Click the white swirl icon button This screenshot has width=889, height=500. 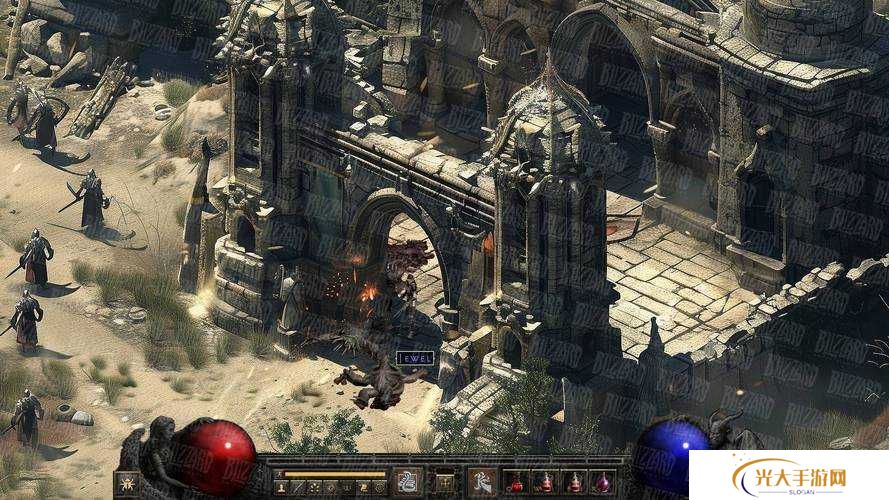coord(408,482)
